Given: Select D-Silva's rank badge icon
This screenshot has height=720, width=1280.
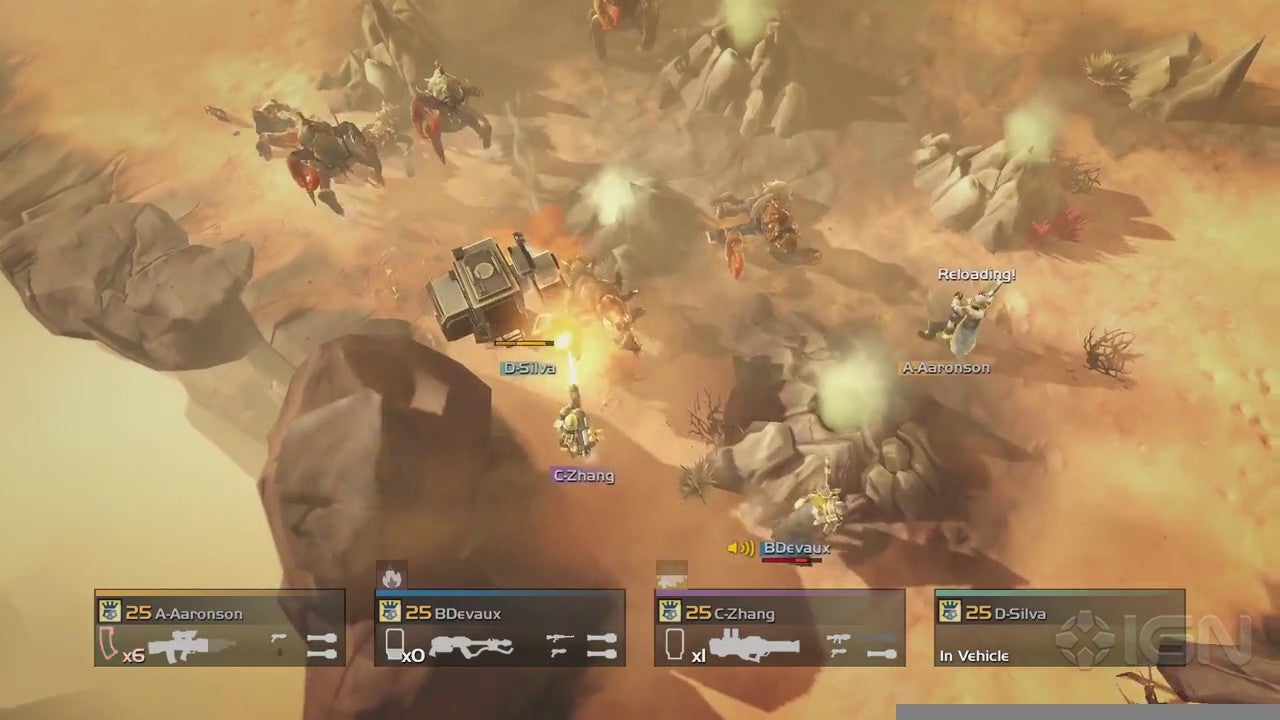Looking at the screenshot, I should [x=950, y=612].
